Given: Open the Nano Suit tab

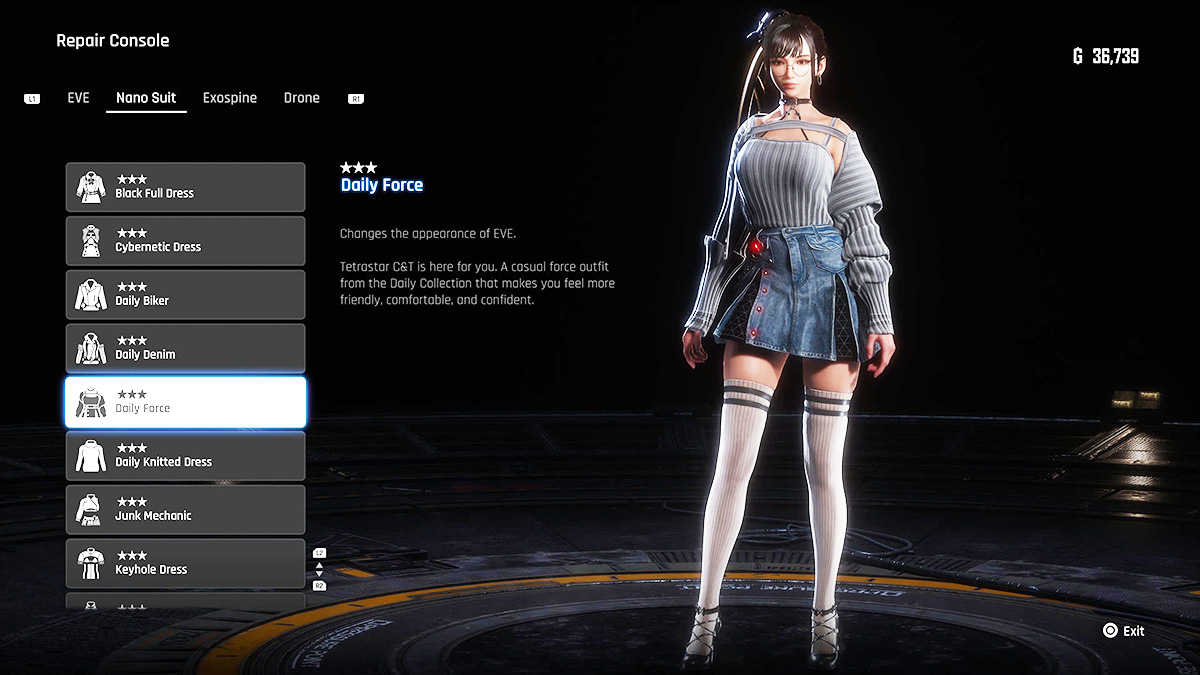Looking at the screenshot, I should coord(146,98).
